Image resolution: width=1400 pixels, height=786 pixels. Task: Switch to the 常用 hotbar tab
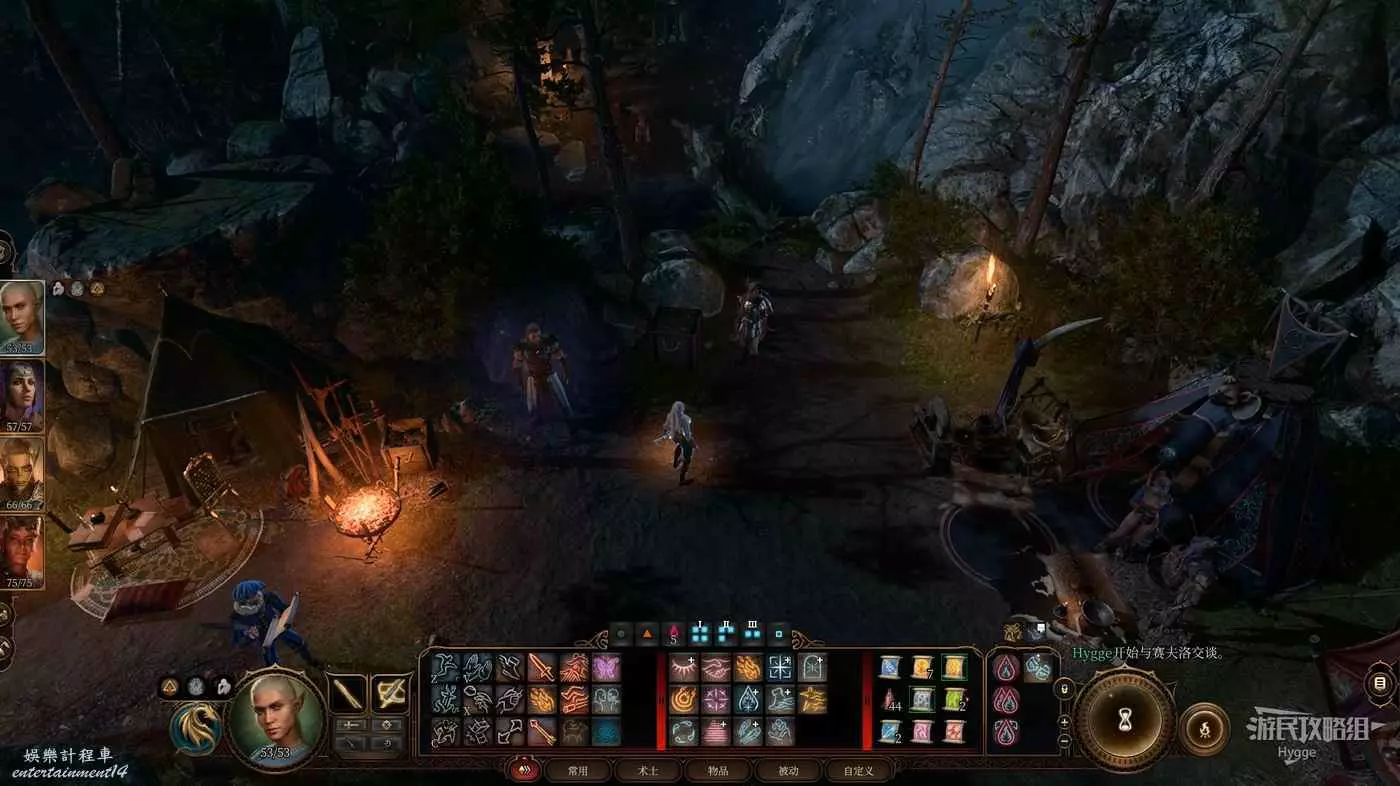[x=578, y=771]
